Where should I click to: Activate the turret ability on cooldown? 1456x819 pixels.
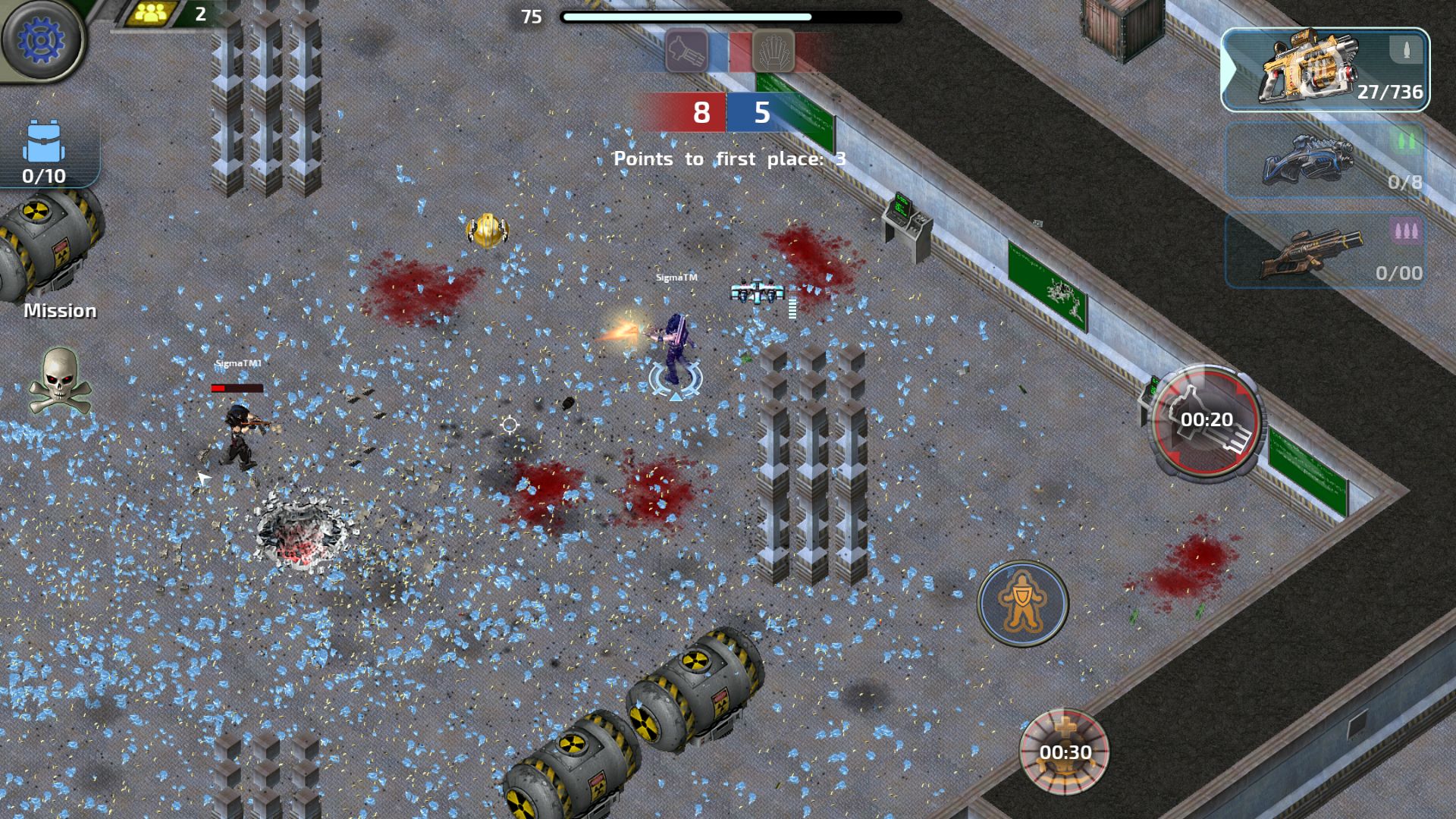click(x=1206, y=421)
